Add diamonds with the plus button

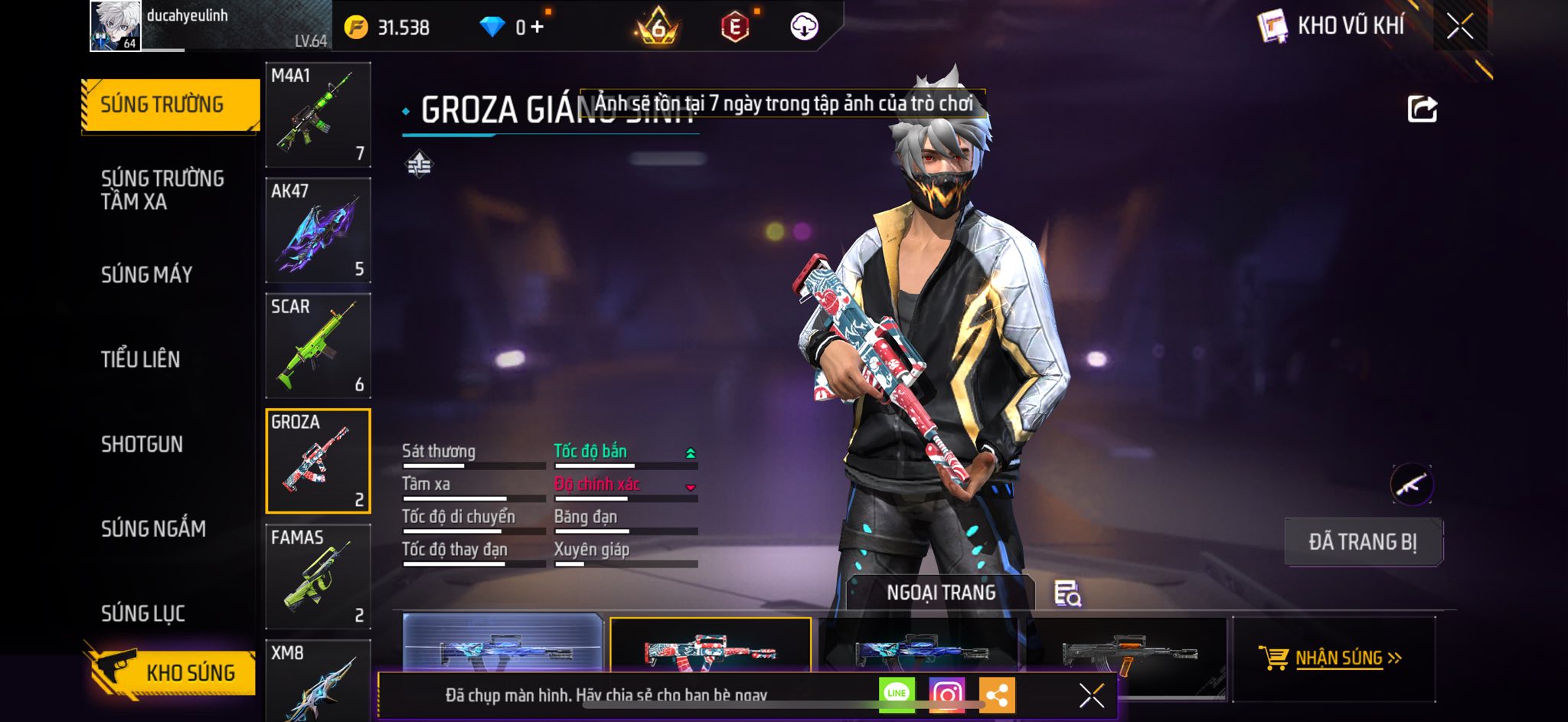point(537,28)
